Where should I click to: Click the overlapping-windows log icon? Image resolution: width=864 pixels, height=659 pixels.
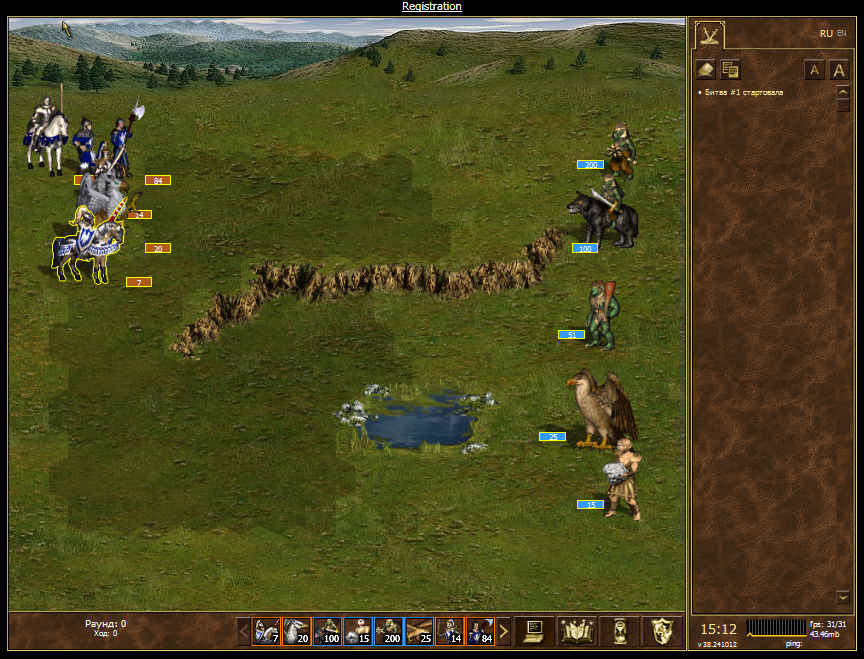click(x=730, y=69)
